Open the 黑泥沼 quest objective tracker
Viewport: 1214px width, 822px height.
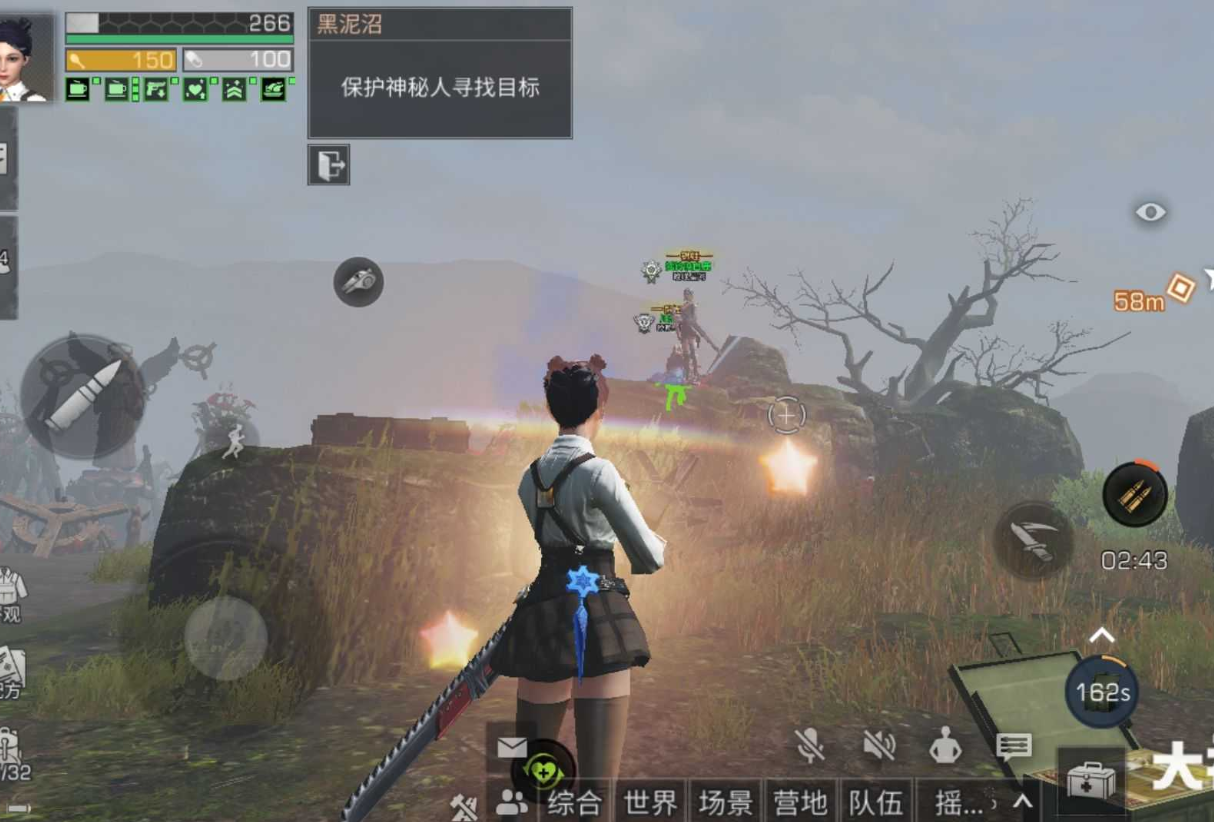click(x=440, y=73)
